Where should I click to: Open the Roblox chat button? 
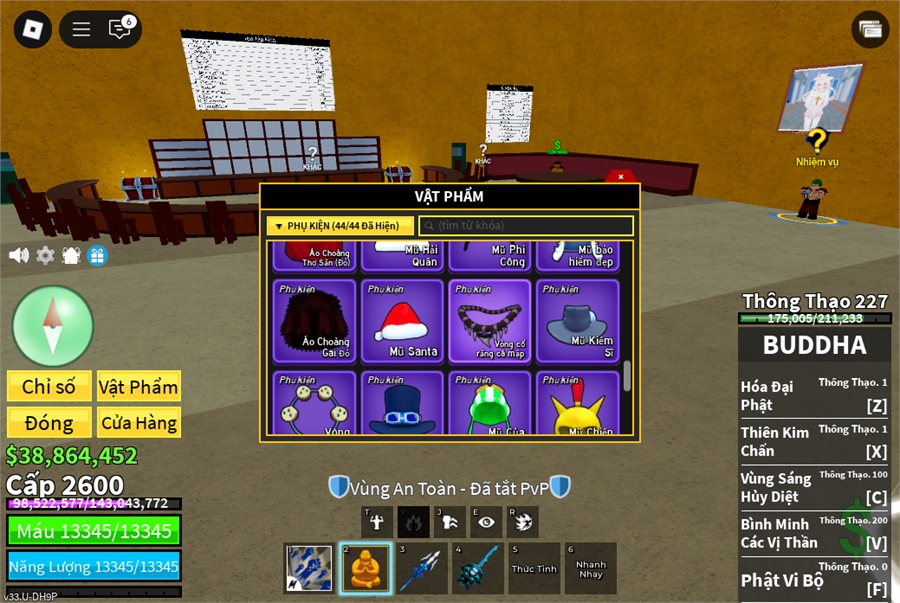point(120,29)
